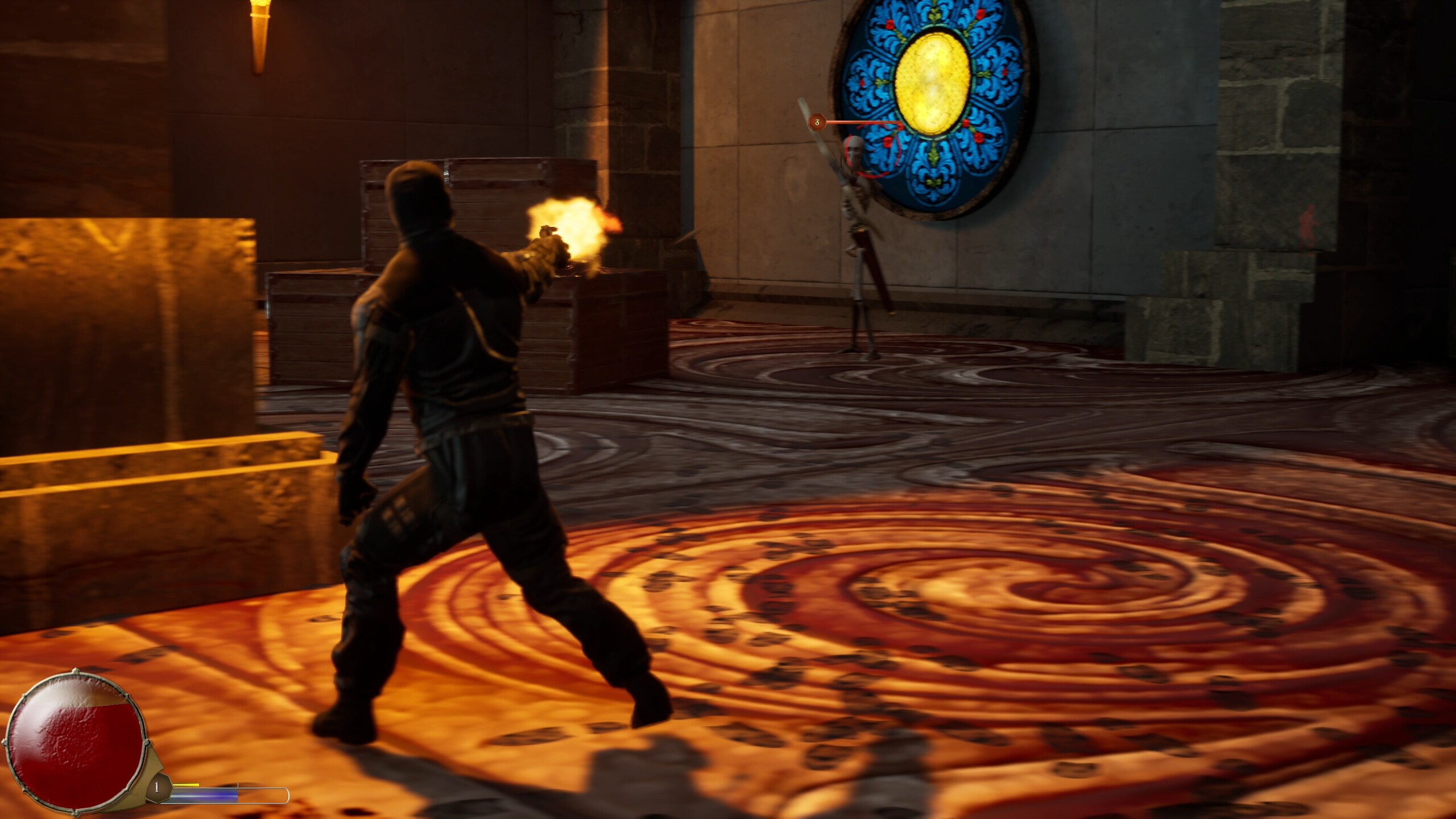Click the hexagonal enemy counter showing 3

817,122
